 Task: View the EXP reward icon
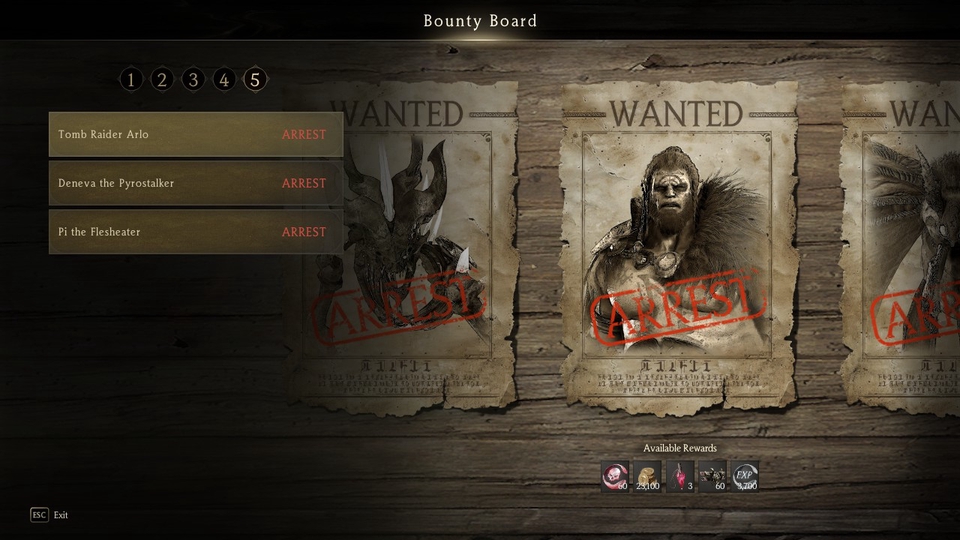(x=745, y=476)
